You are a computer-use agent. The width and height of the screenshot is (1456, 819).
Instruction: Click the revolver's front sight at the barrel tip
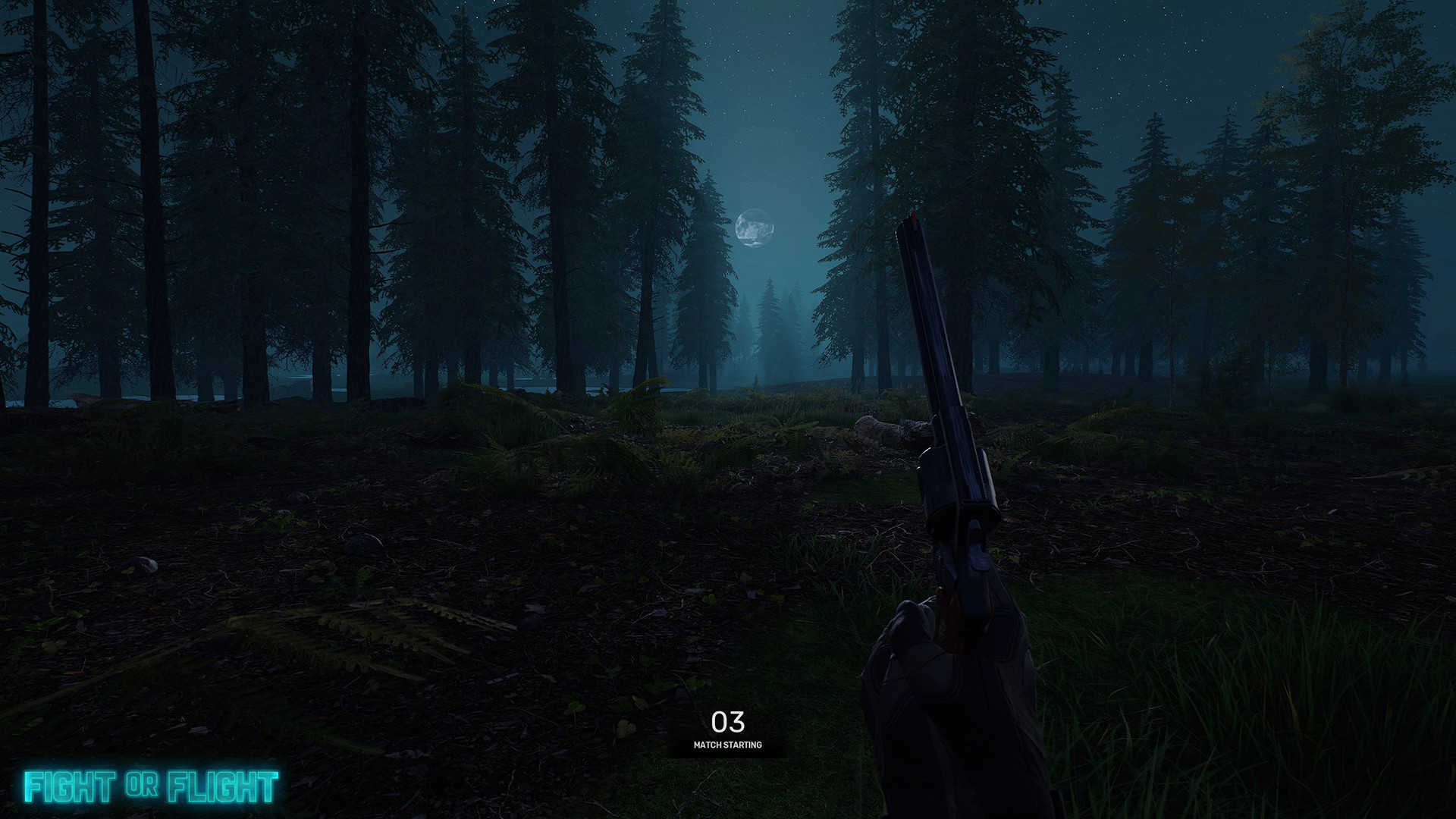915,220
